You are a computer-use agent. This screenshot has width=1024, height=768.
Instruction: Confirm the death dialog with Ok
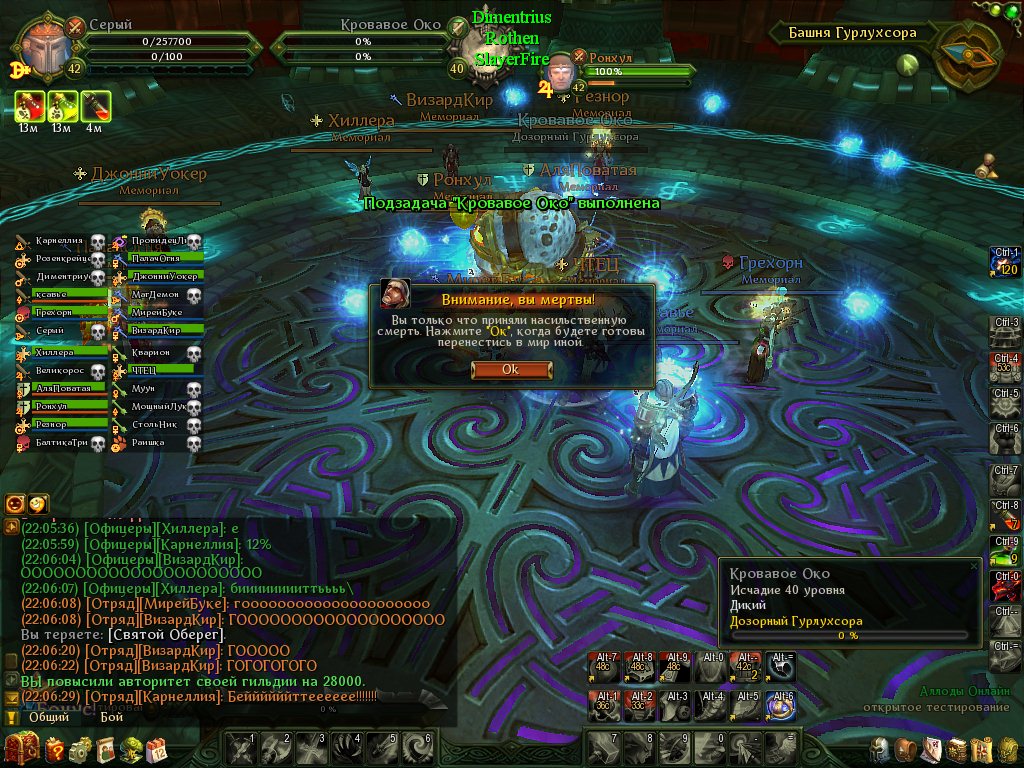[510, 369]
